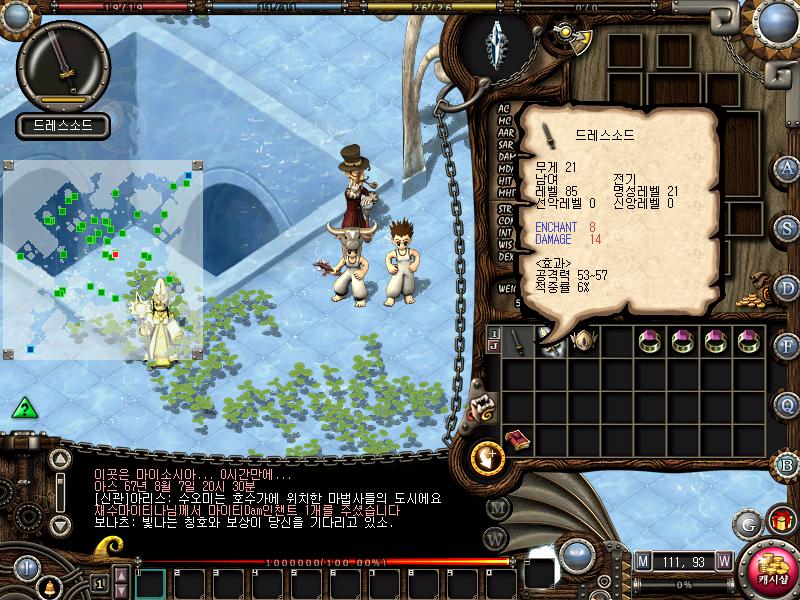This screenshot has height=600, width=800.
Task: Switch to inventory bag tab J
Action: (494, 346)
